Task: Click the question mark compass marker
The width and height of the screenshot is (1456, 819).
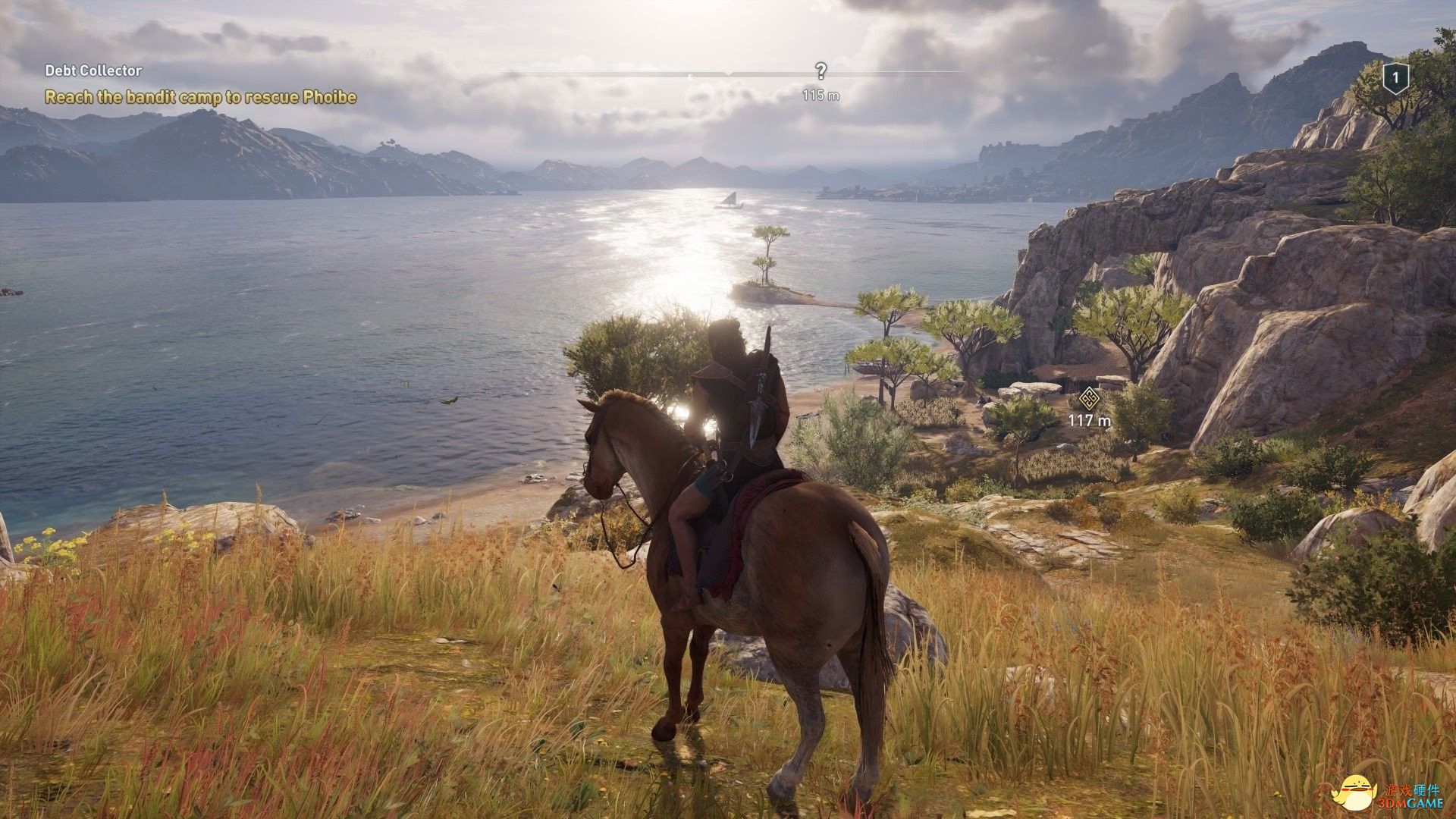Action: click(x=821, y=71)
